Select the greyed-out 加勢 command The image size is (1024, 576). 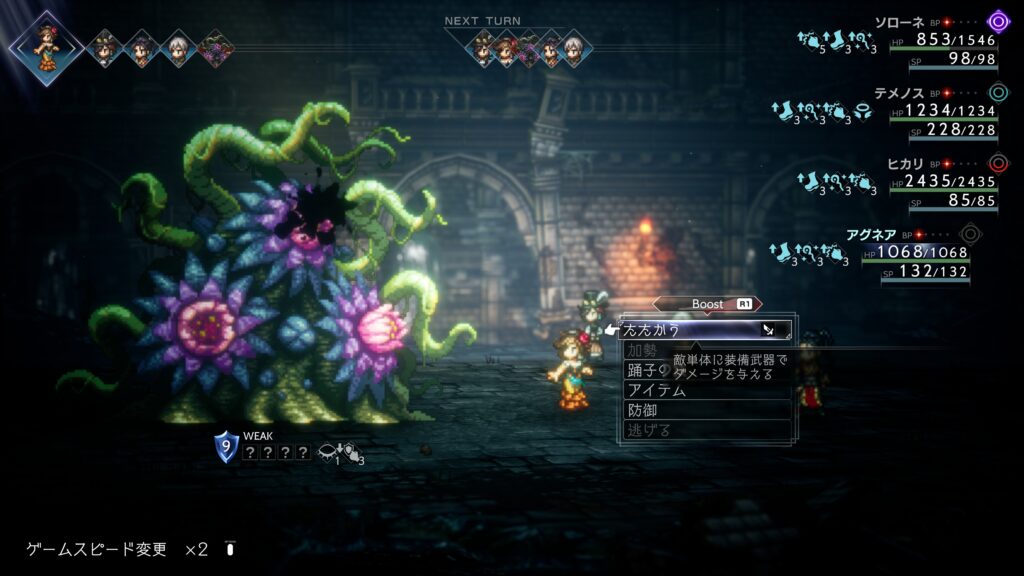[x=642, y=350]
